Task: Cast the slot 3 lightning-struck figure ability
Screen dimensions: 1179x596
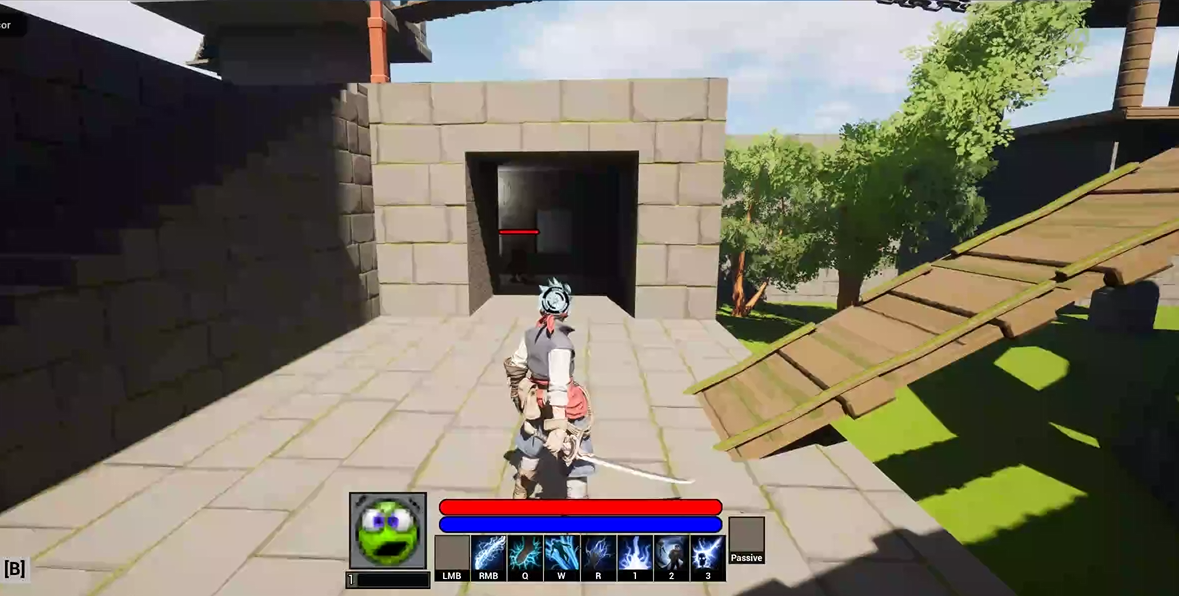Action: point(707,555)
